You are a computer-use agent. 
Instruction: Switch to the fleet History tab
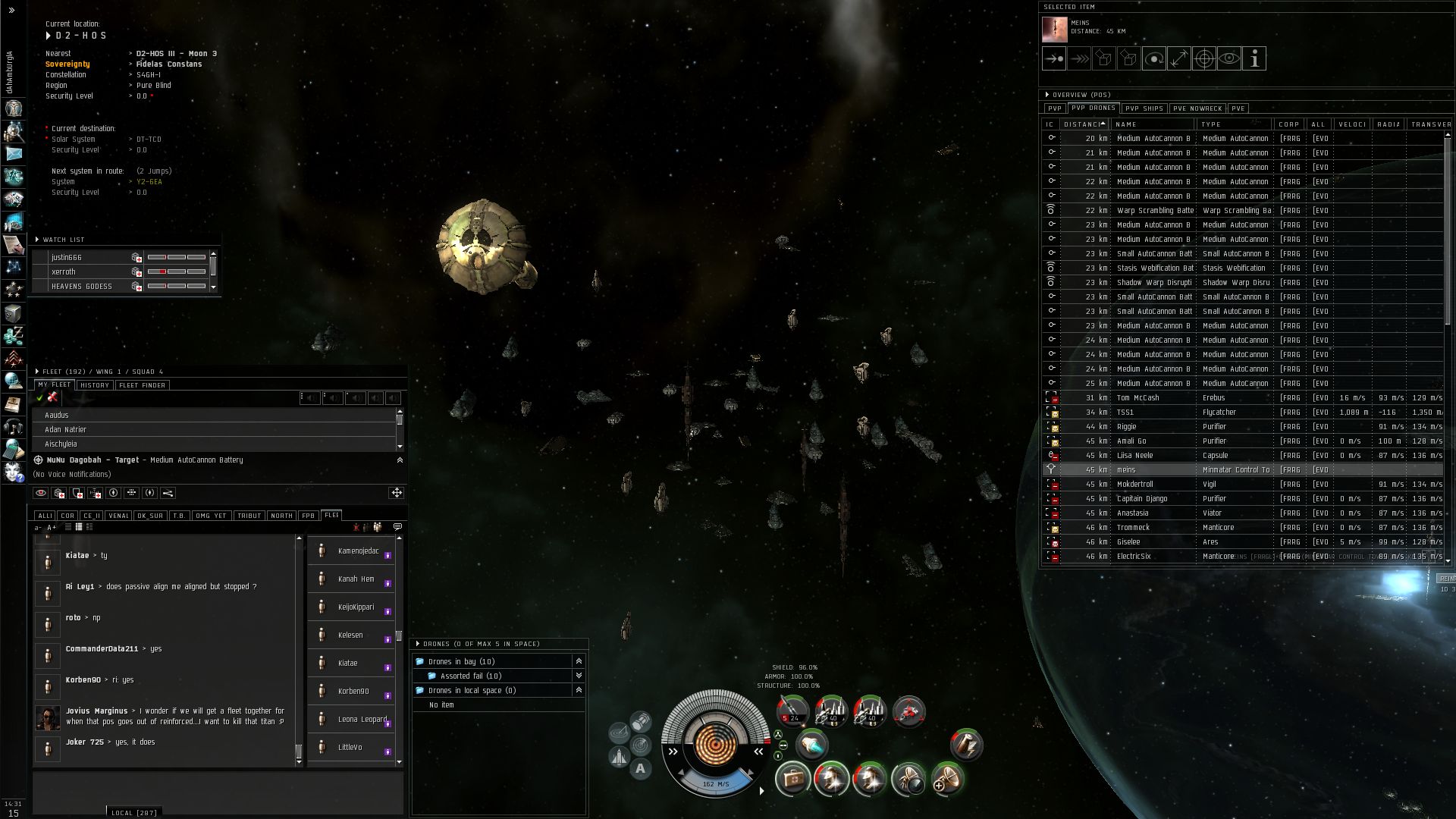[95, 385]
